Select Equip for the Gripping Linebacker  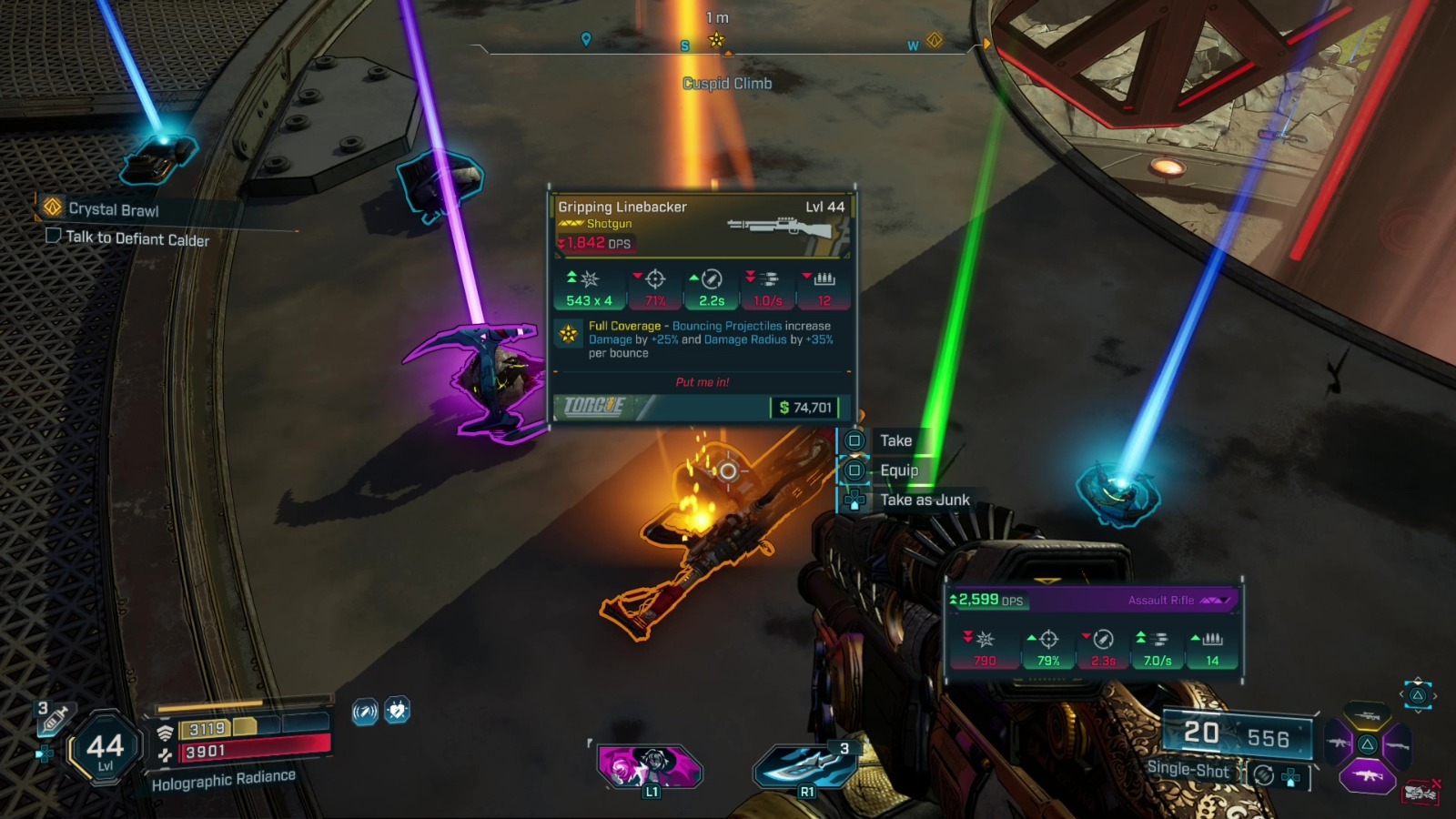coord(898,470)
